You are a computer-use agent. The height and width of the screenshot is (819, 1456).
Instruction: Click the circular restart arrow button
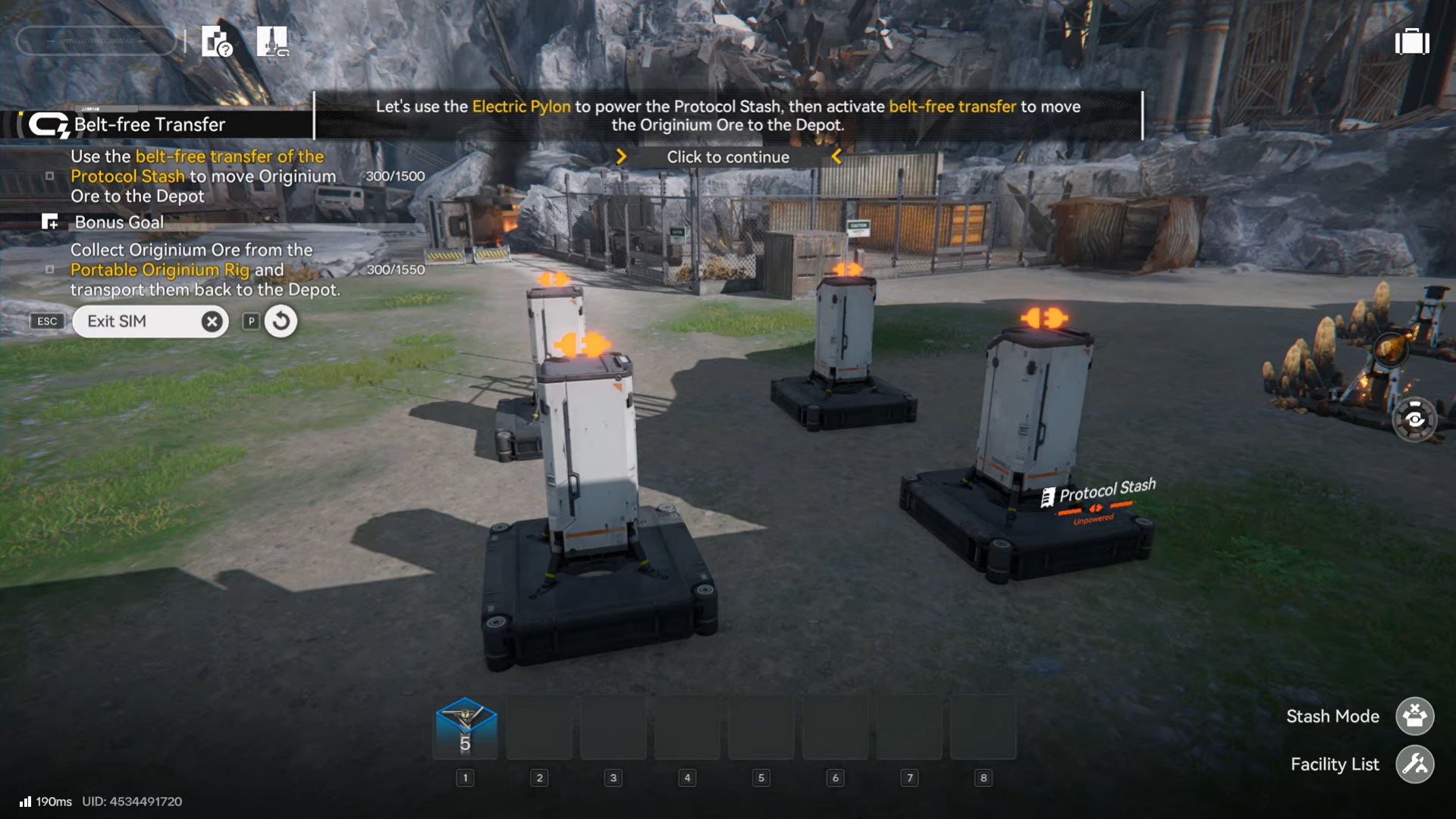pyautogui.click(x=281, y=322)
